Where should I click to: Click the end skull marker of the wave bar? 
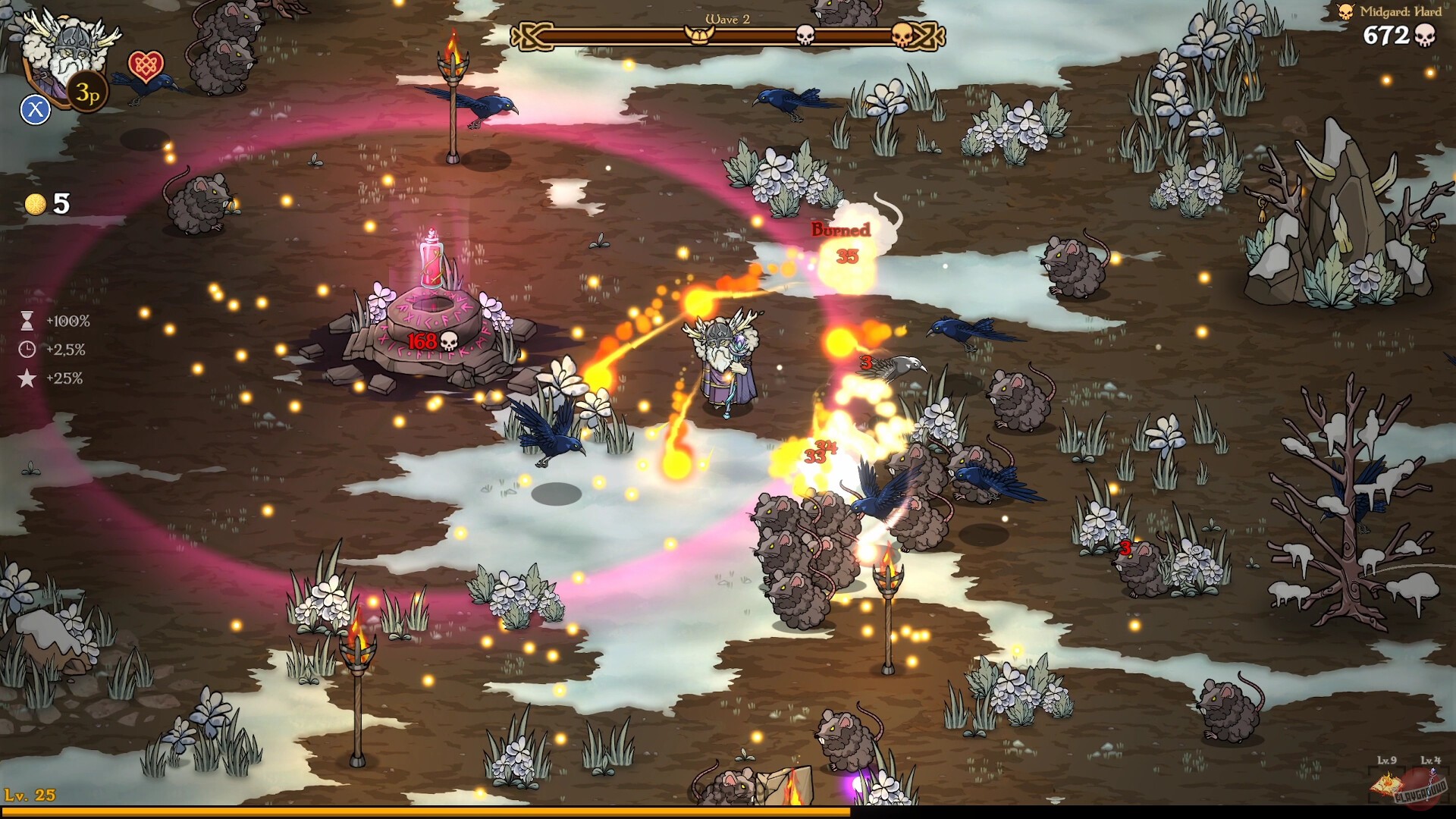tap(902, 34)
